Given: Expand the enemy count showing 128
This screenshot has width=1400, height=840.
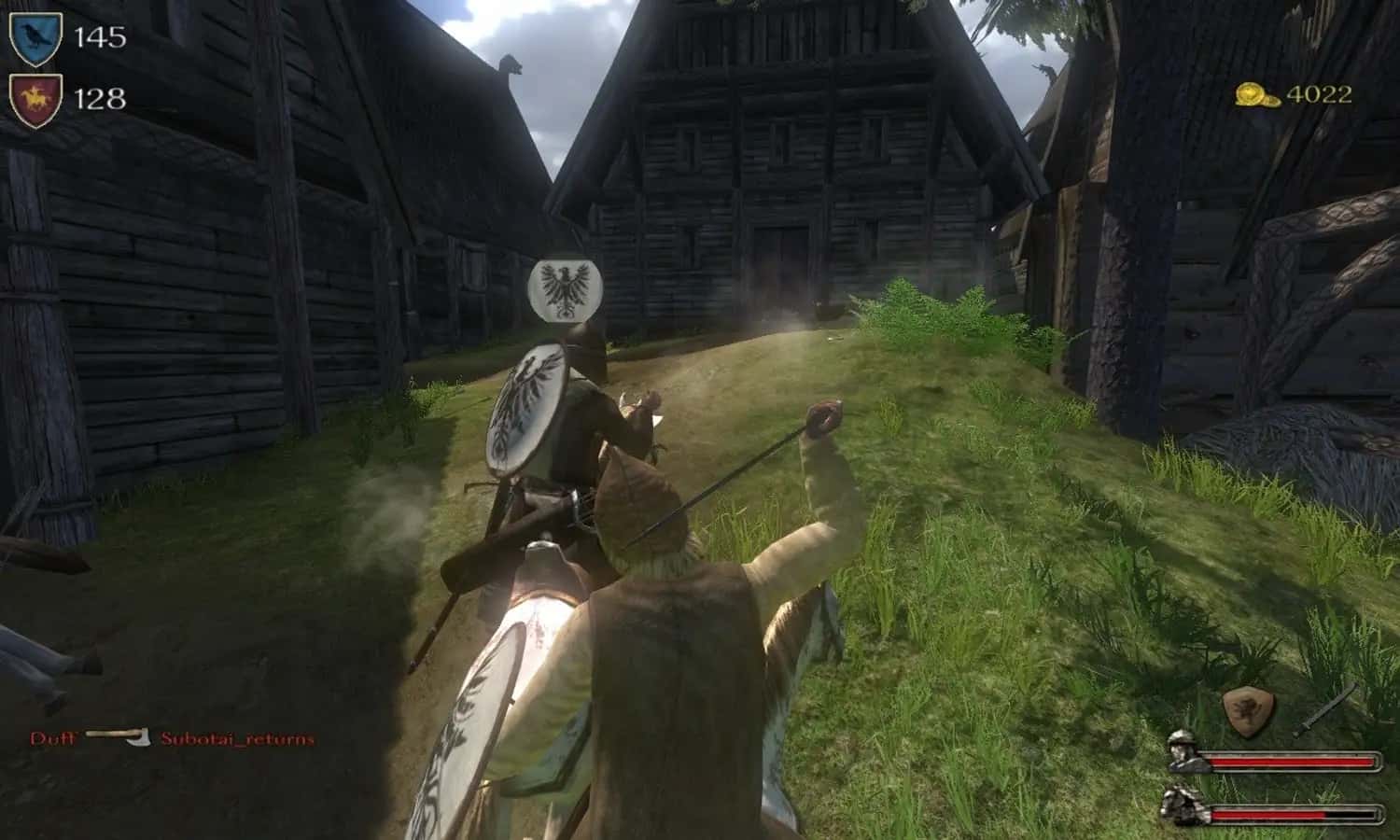Looking at the screenshot, I should tap(101, 98).
